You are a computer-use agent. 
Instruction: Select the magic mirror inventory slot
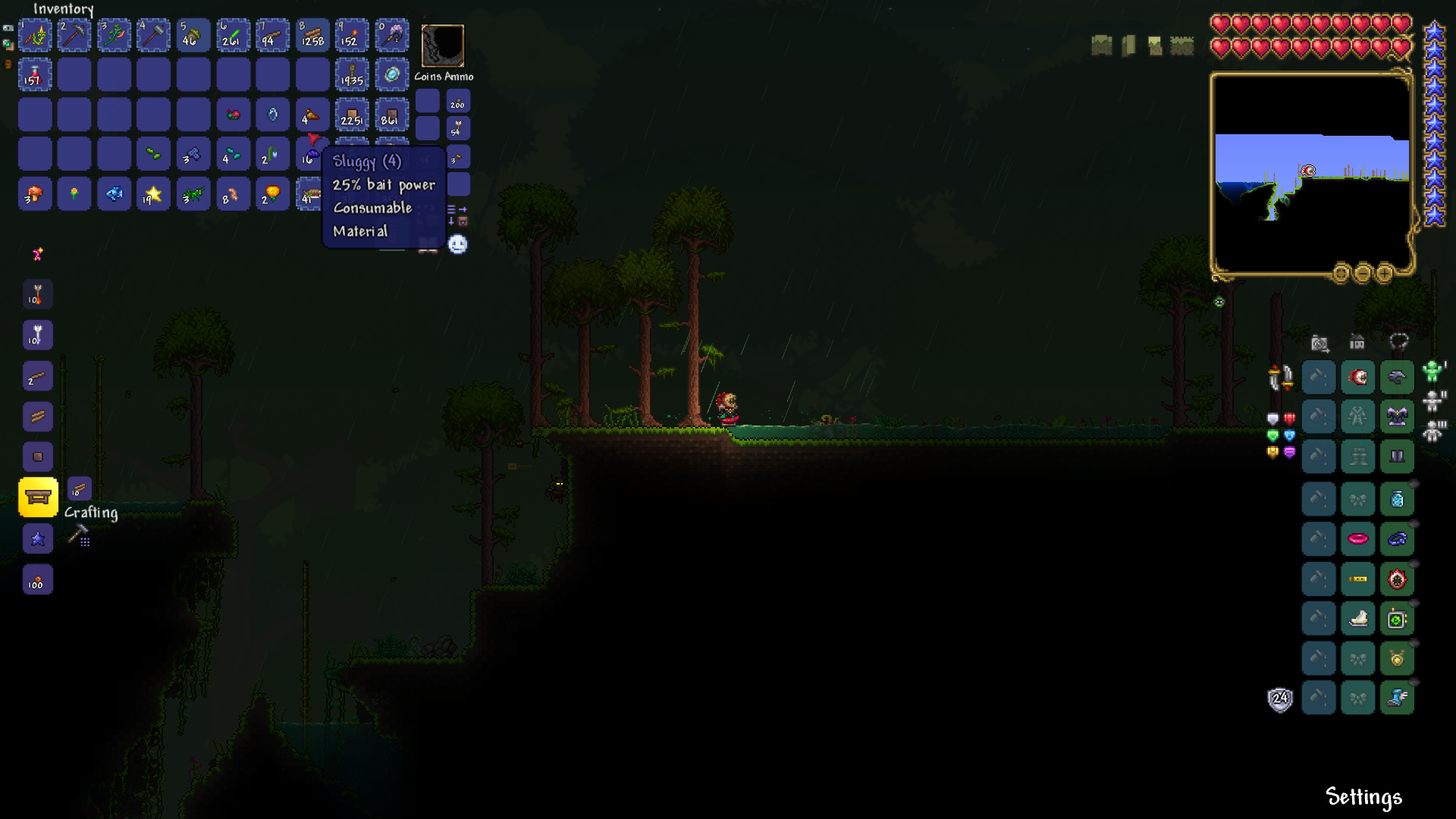391,75
